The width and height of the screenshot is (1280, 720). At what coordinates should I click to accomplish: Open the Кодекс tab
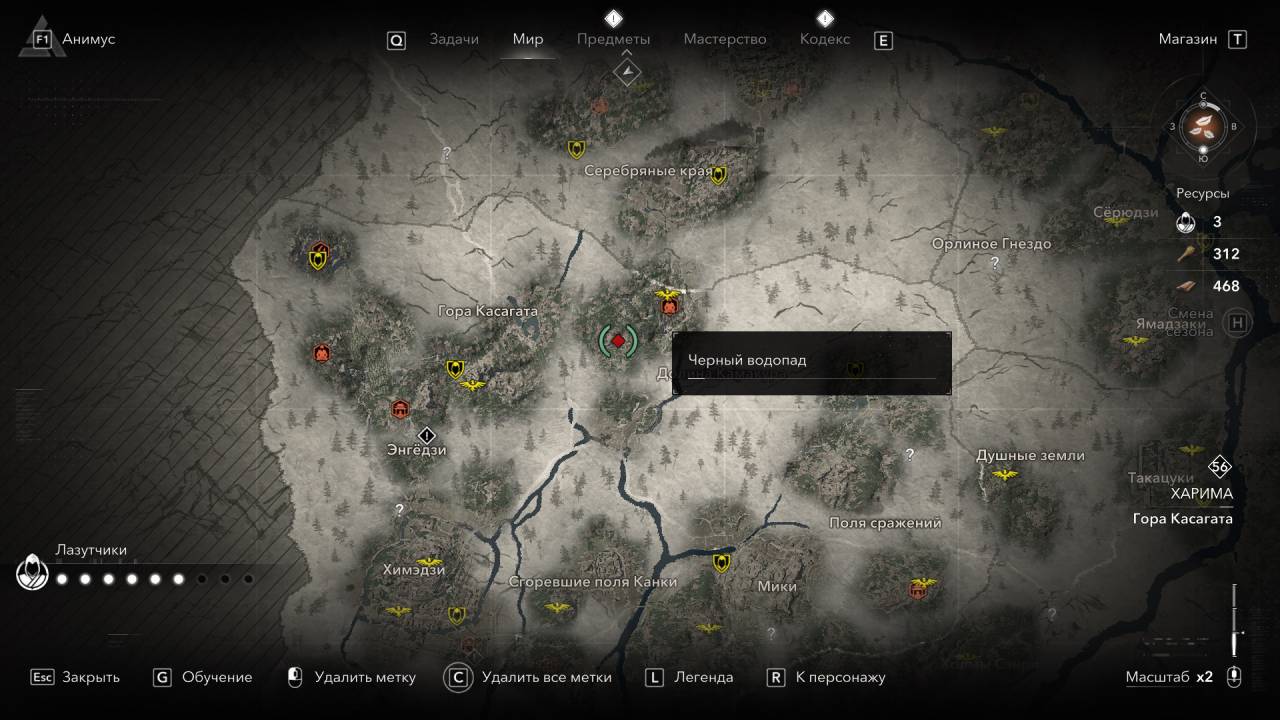pyautogui.click(x=824, y=39)
